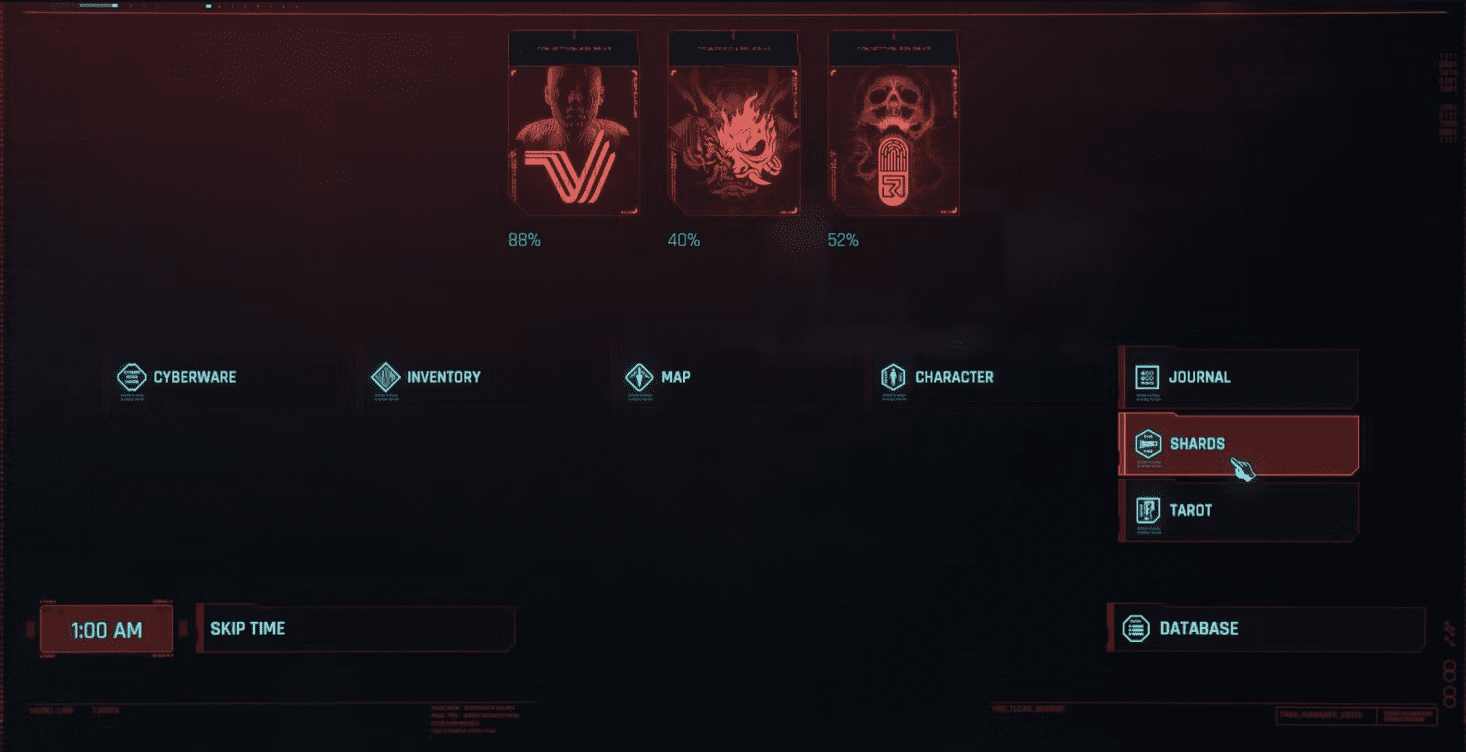
Task: Select the Johnny Silverhand samurai card
Action: click(x=733, y=125)
